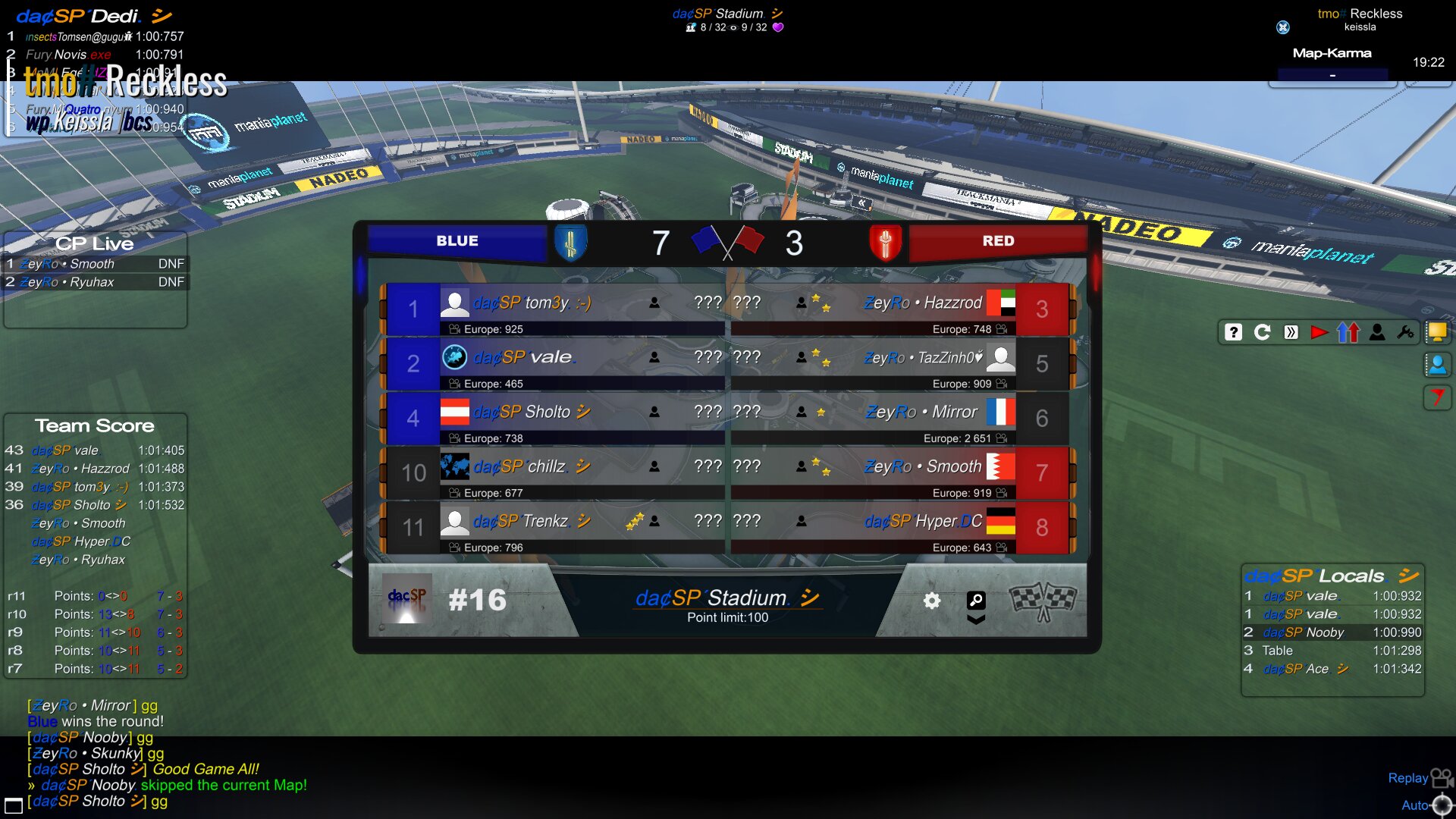Expand the scoreboard down-chevron arrow
The height and width of the screenshot is (819, 1456).
click(x=976, y=620)
